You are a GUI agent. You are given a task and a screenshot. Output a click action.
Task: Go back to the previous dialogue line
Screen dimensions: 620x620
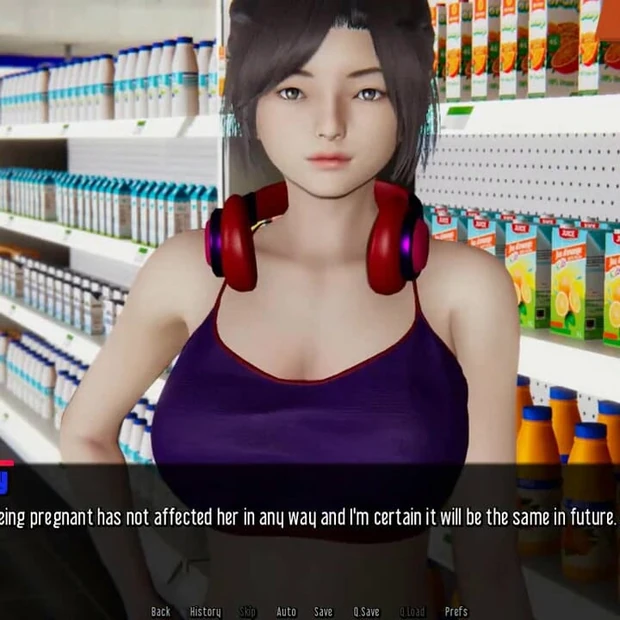click(160, 611)
